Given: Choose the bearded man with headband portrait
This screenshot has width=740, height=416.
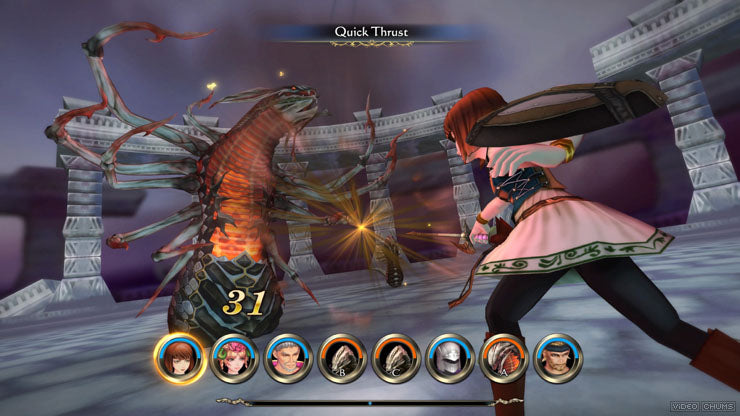Looking at the screenshot, I should pyautogui.click(x=558, y=358).
